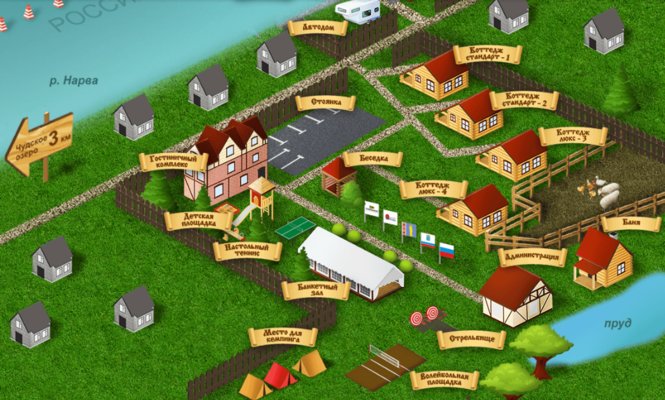Open the Коттедж стандарт - 1 label
The width and height of the screenshot is (665, 400).
point(488,54)
